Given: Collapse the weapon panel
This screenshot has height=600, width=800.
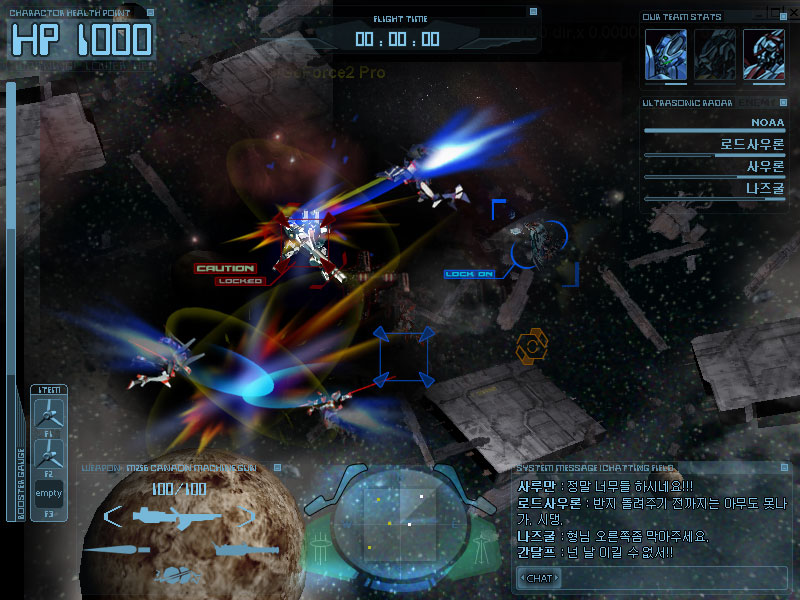Looking at the screenshot, I should point(279,467).
